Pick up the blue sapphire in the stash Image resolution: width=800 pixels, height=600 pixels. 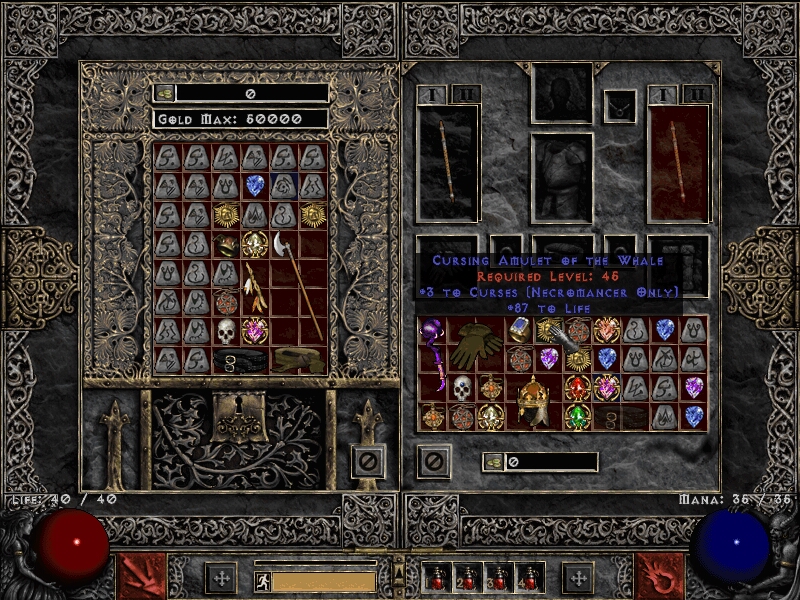[x=255, y=185]
